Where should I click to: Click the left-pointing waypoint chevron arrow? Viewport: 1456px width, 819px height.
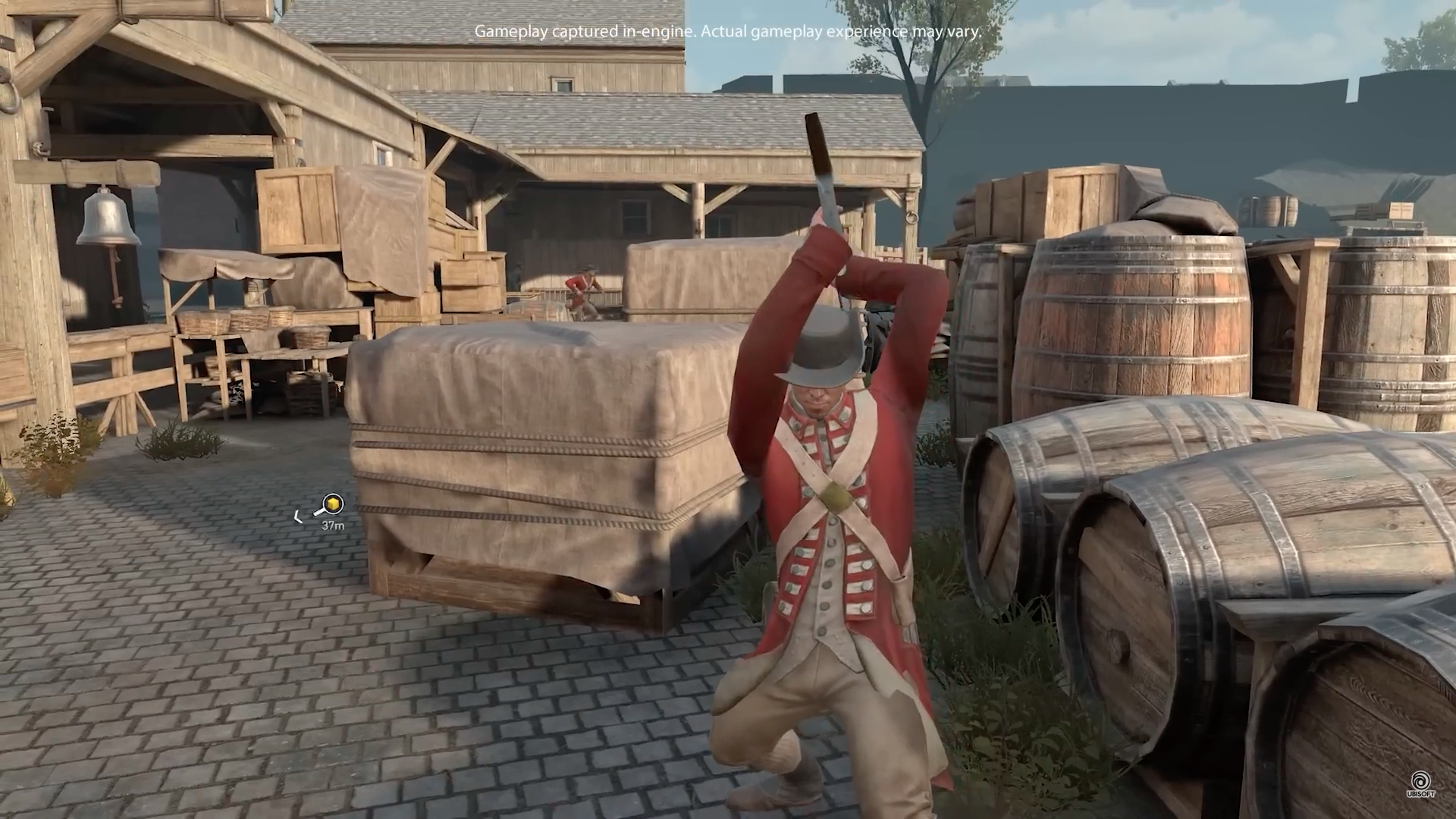coord(299,516)
